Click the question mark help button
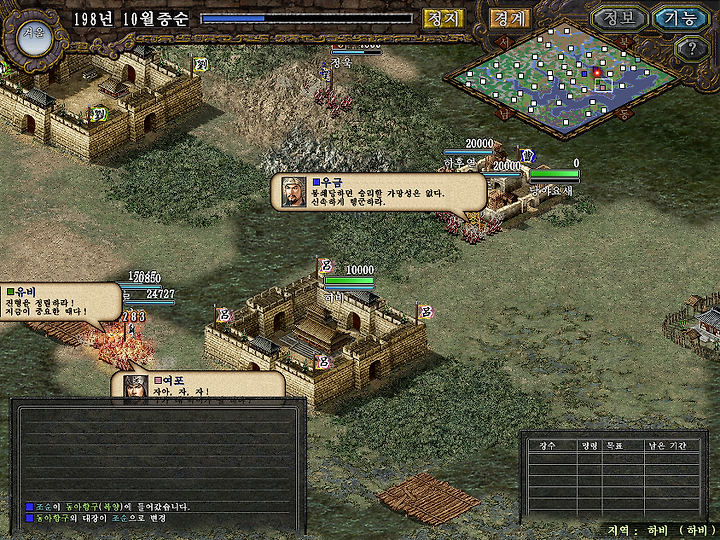The width and height of the screenshot is (720, 540). point(692,48)
